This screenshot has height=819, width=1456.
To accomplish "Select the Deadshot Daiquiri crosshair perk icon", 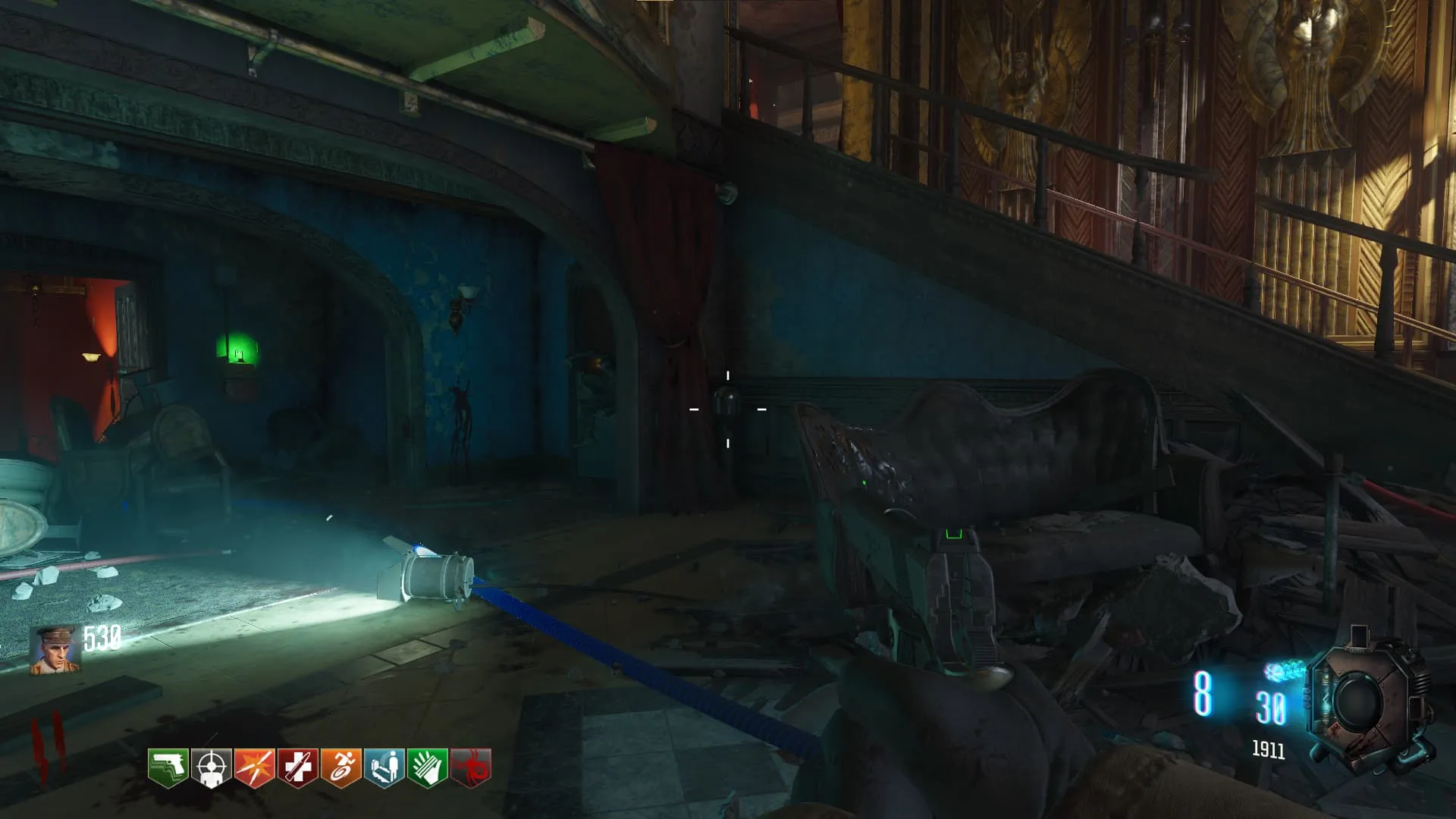I will point(211,767).
